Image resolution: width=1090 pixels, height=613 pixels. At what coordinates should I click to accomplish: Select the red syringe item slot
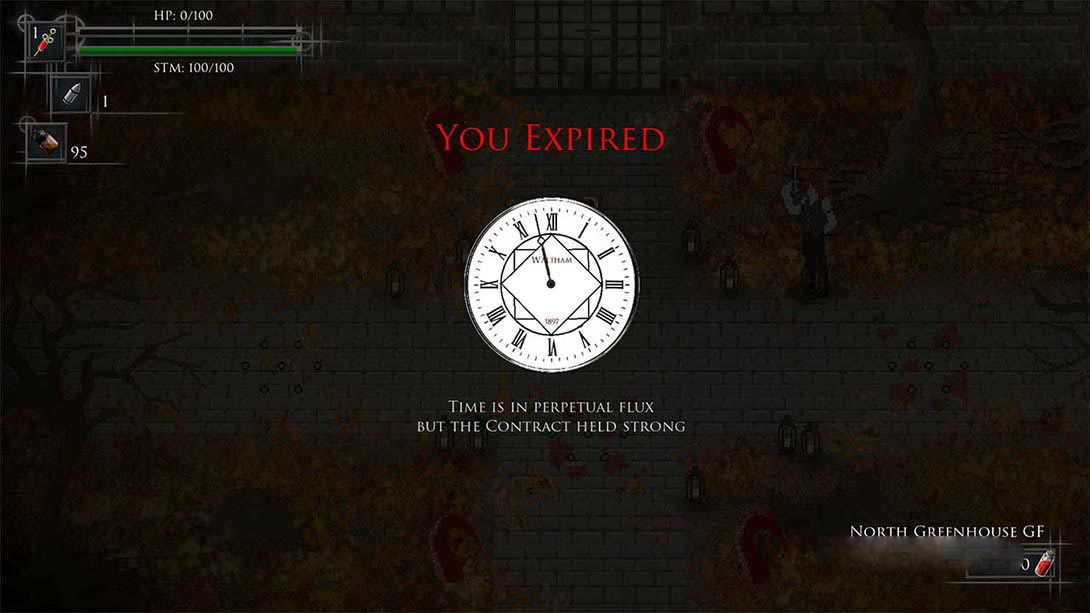pos(45,42)
